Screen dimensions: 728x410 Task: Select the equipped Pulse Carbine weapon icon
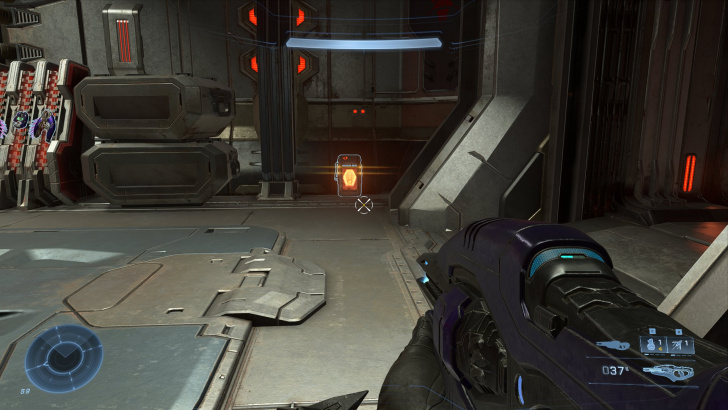point(666,372)
